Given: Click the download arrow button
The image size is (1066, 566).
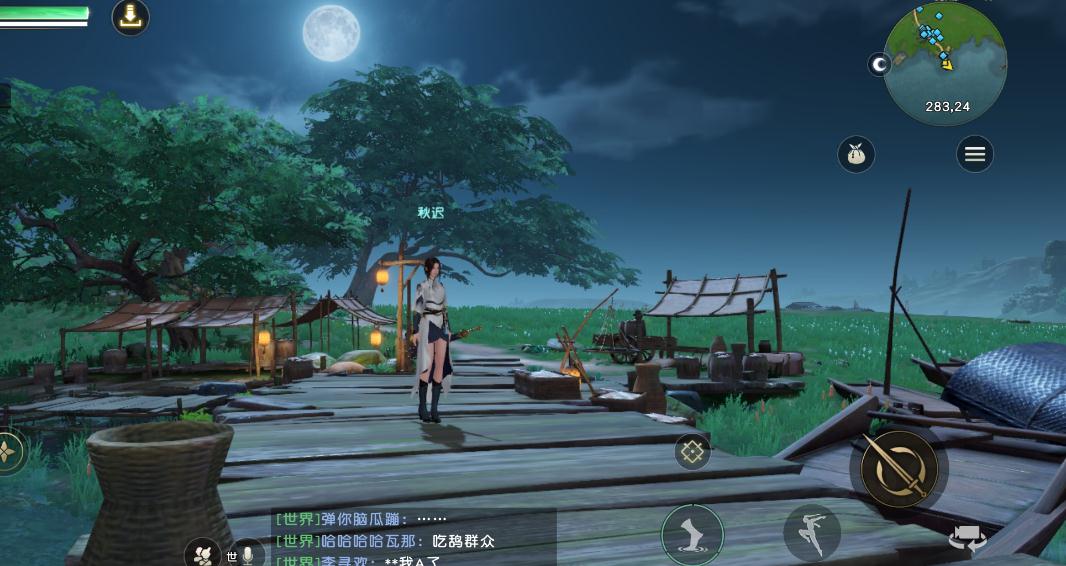Looking at the screenshot, I should 130,16.
